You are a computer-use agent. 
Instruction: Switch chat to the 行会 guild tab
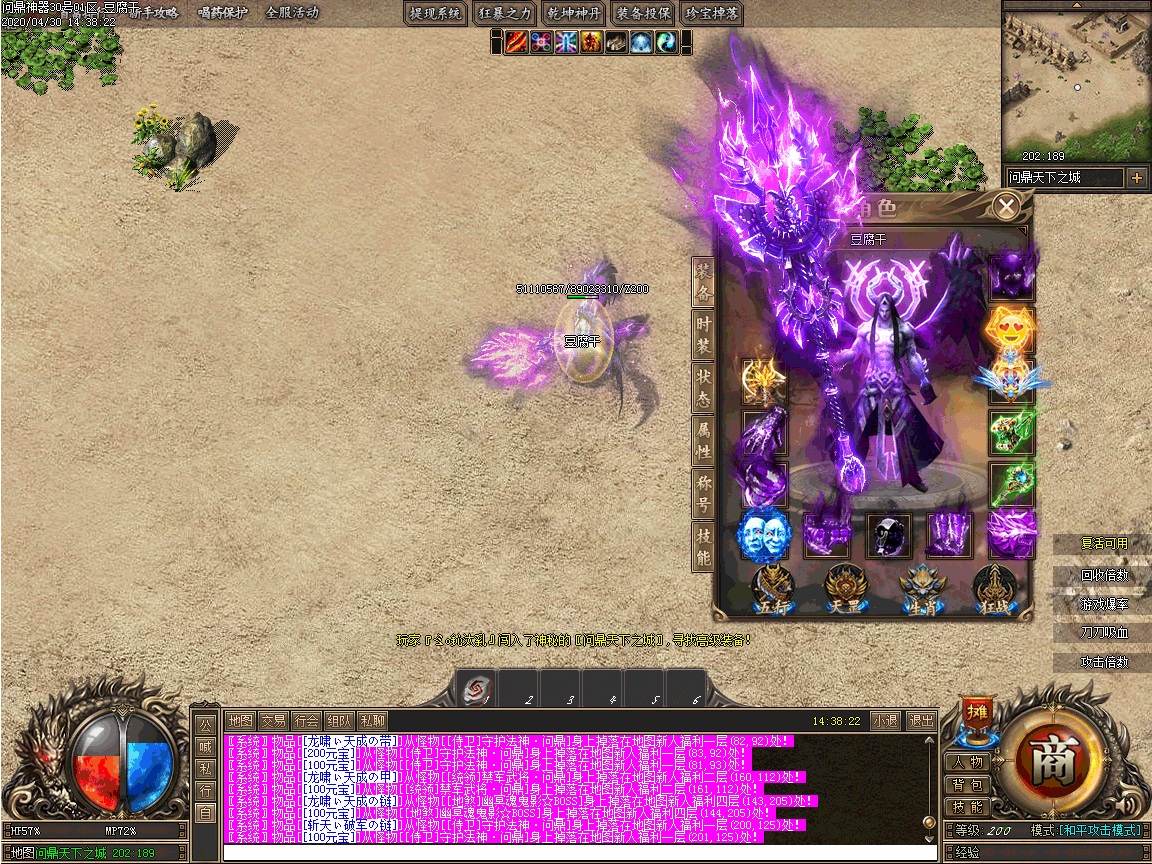(x=307, y=720)
